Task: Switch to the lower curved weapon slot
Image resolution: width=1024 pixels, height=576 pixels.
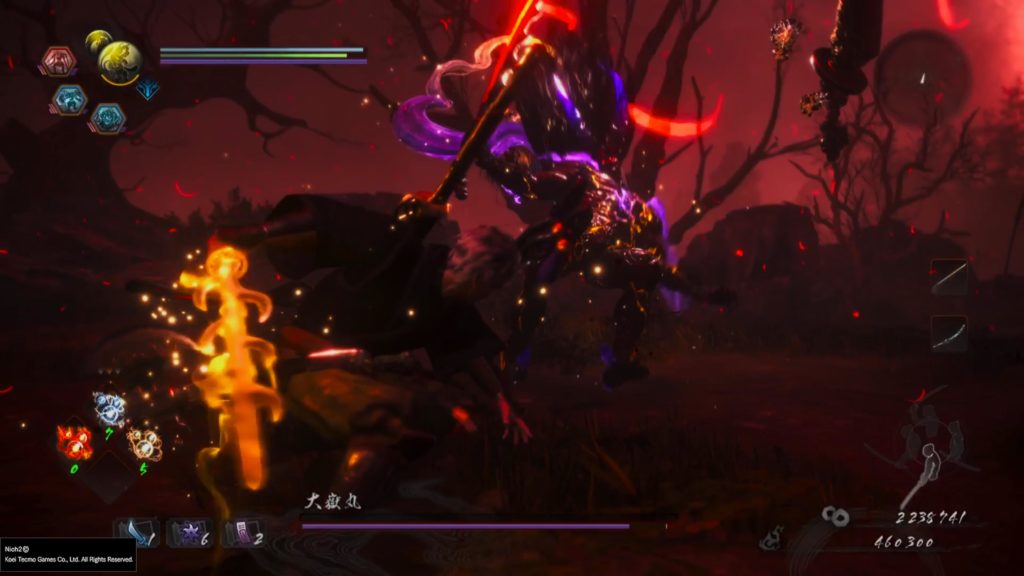Action: pyautogui.click(x=949, y=333)
